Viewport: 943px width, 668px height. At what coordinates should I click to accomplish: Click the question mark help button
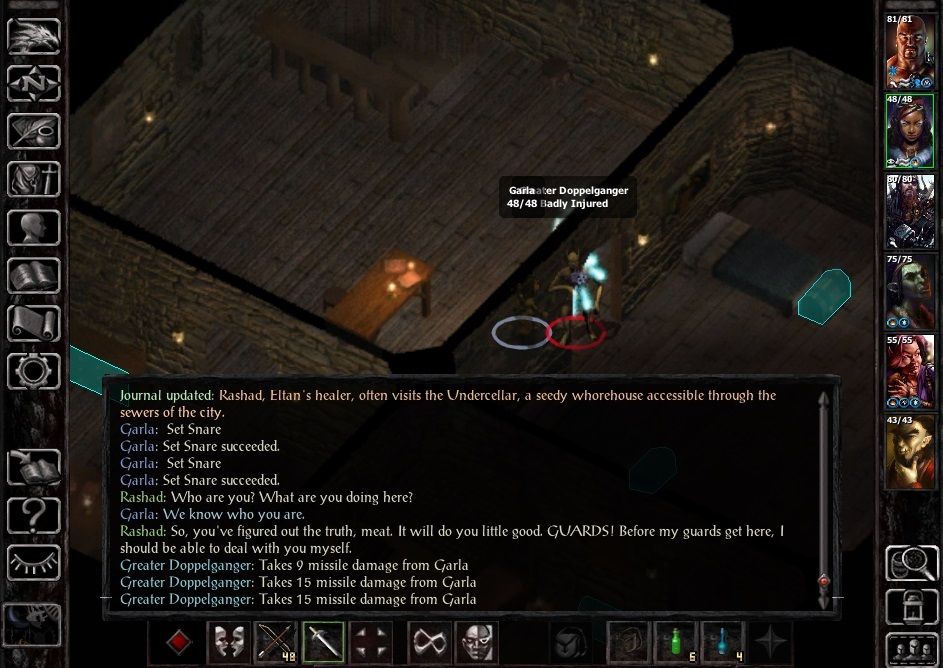[x=34, y=515]
